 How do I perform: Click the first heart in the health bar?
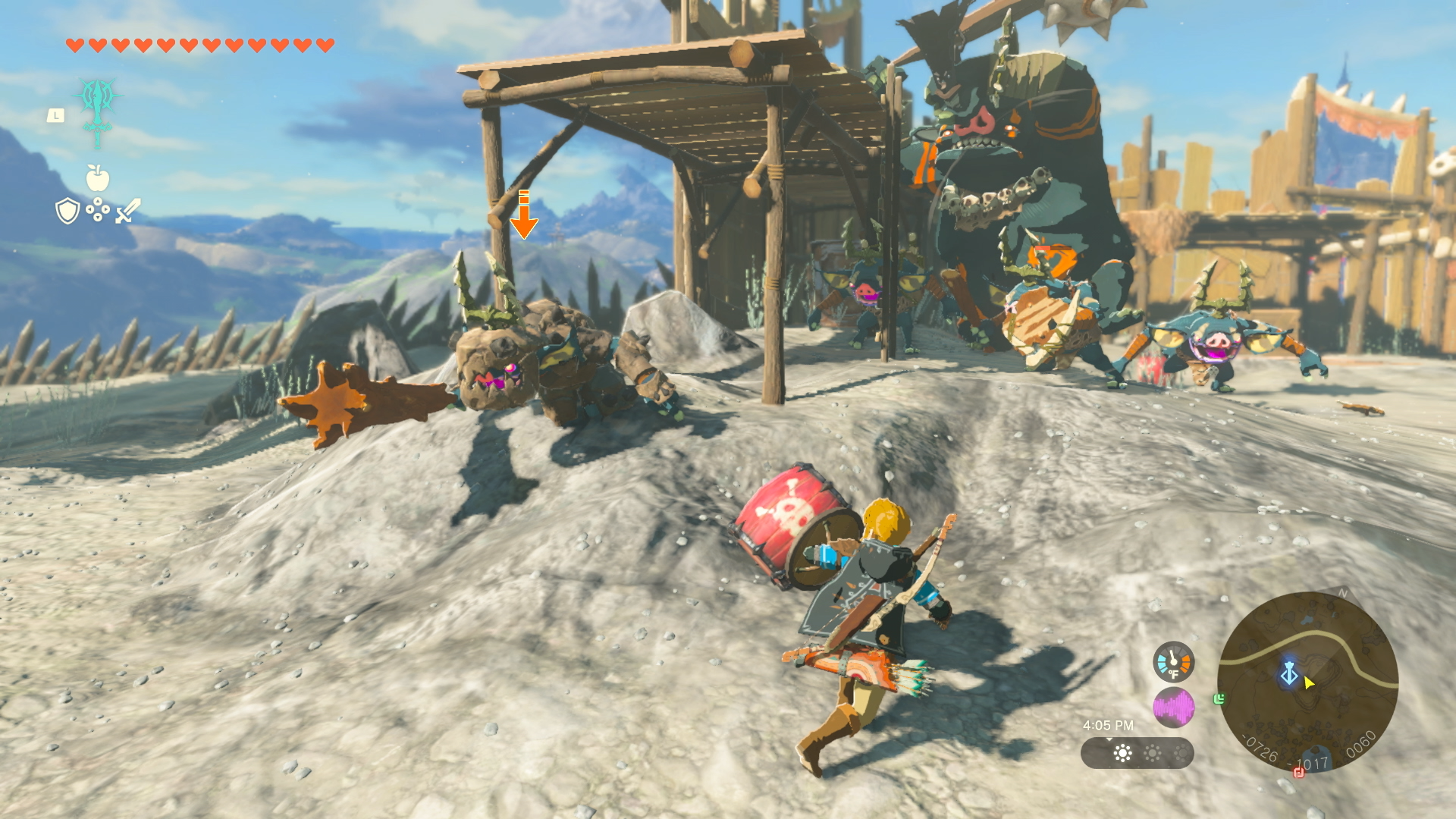pyautogui.click(x=75, y=44)
